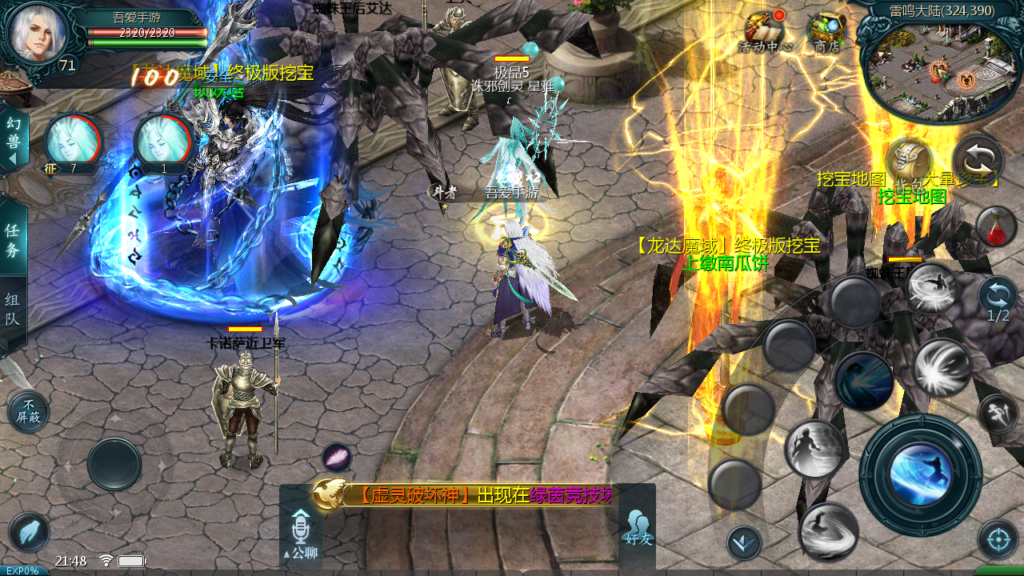Switch to the 幻兽 tab
1024x576 pixels.
13,140
